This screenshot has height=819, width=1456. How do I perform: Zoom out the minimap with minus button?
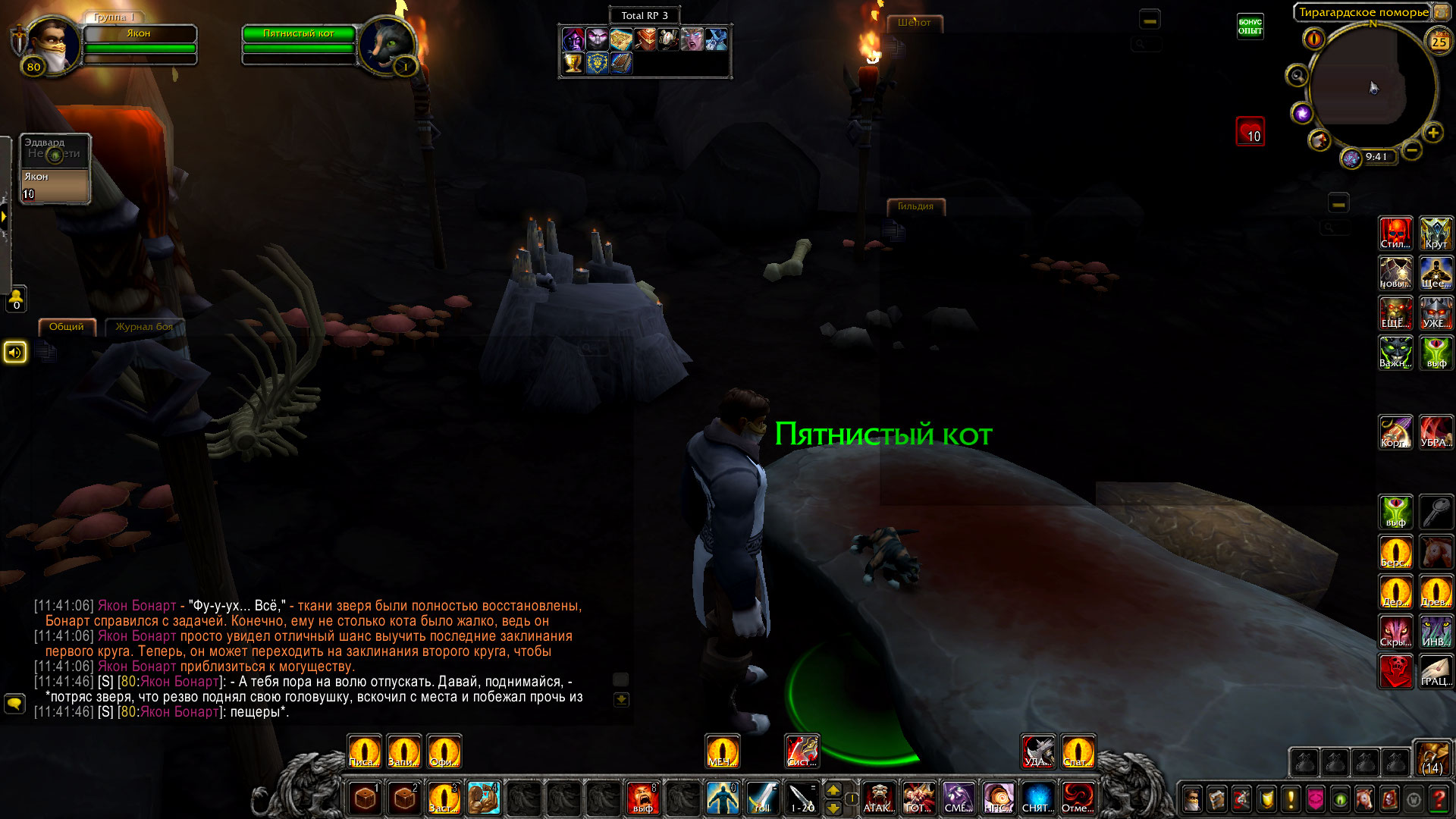pos(1412,150)
